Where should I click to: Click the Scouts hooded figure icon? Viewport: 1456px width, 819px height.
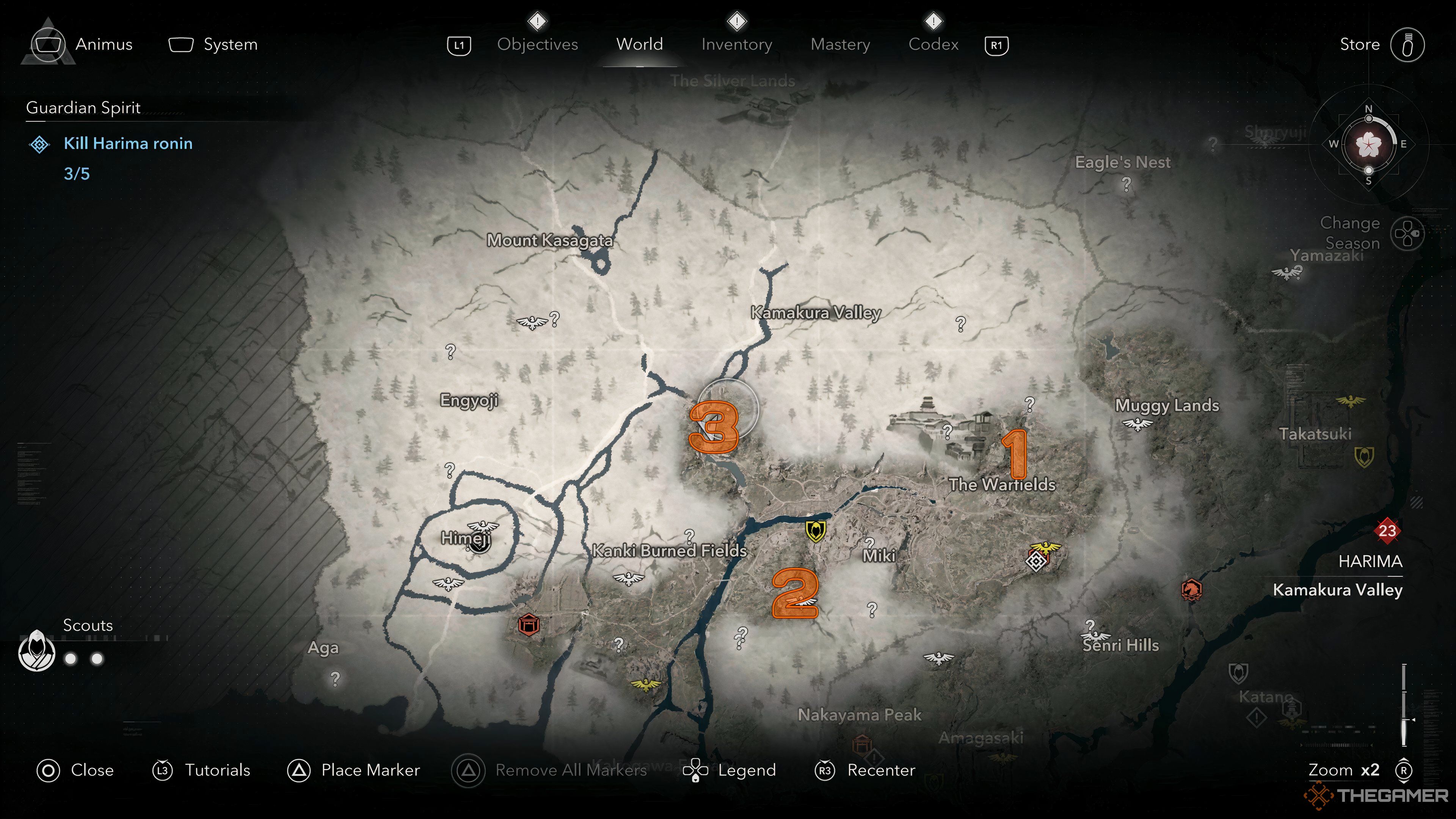(37, 651)
